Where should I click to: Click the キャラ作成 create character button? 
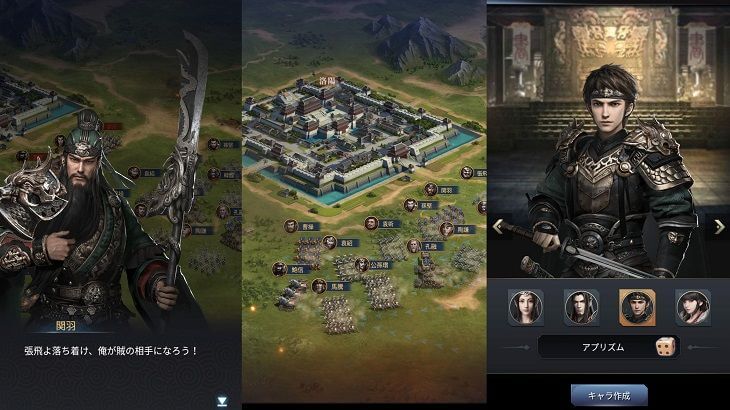(x=609, y=394)
